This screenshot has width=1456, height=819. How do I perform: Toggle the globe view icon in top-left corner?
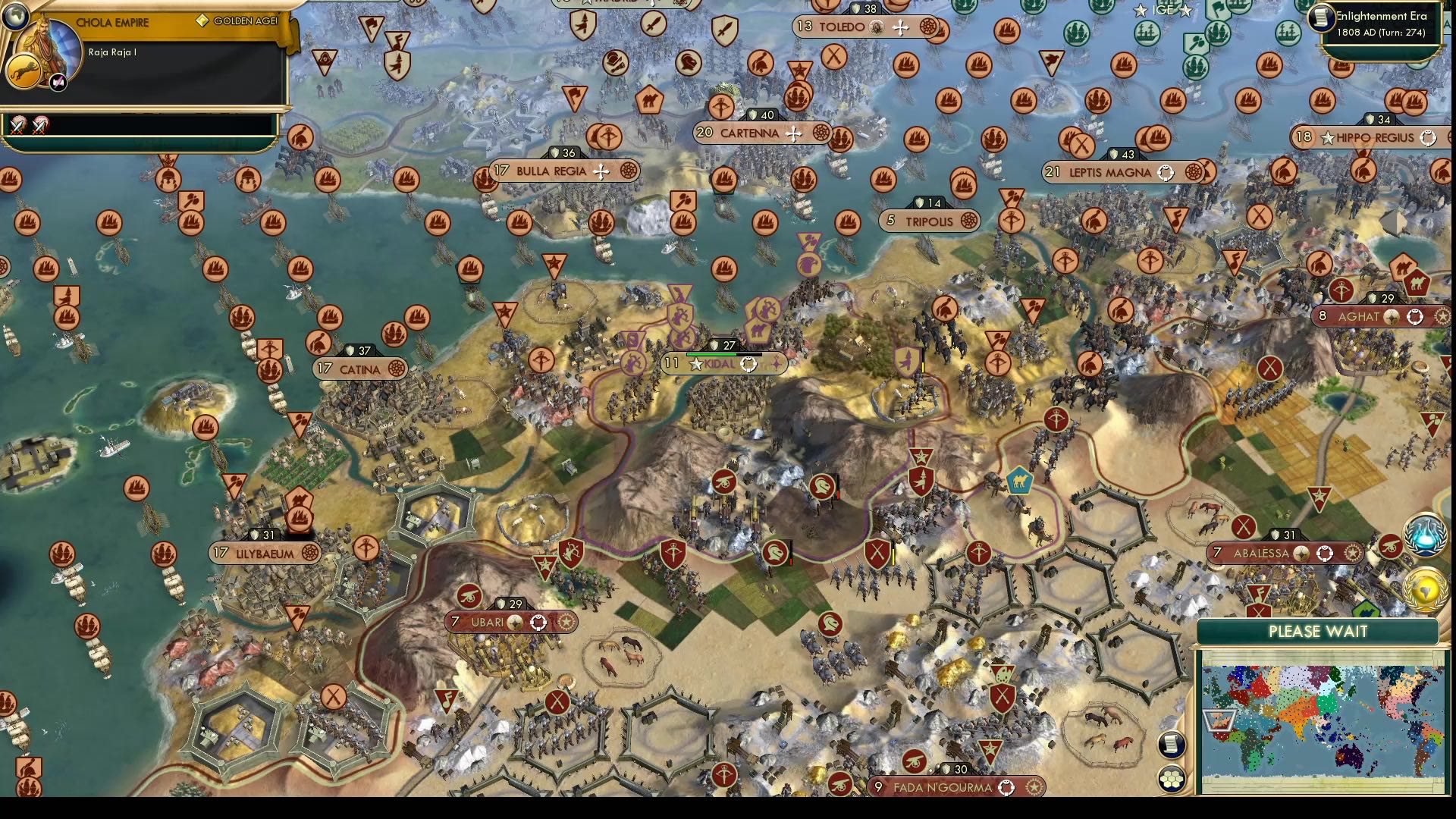[x=17, y=17]
